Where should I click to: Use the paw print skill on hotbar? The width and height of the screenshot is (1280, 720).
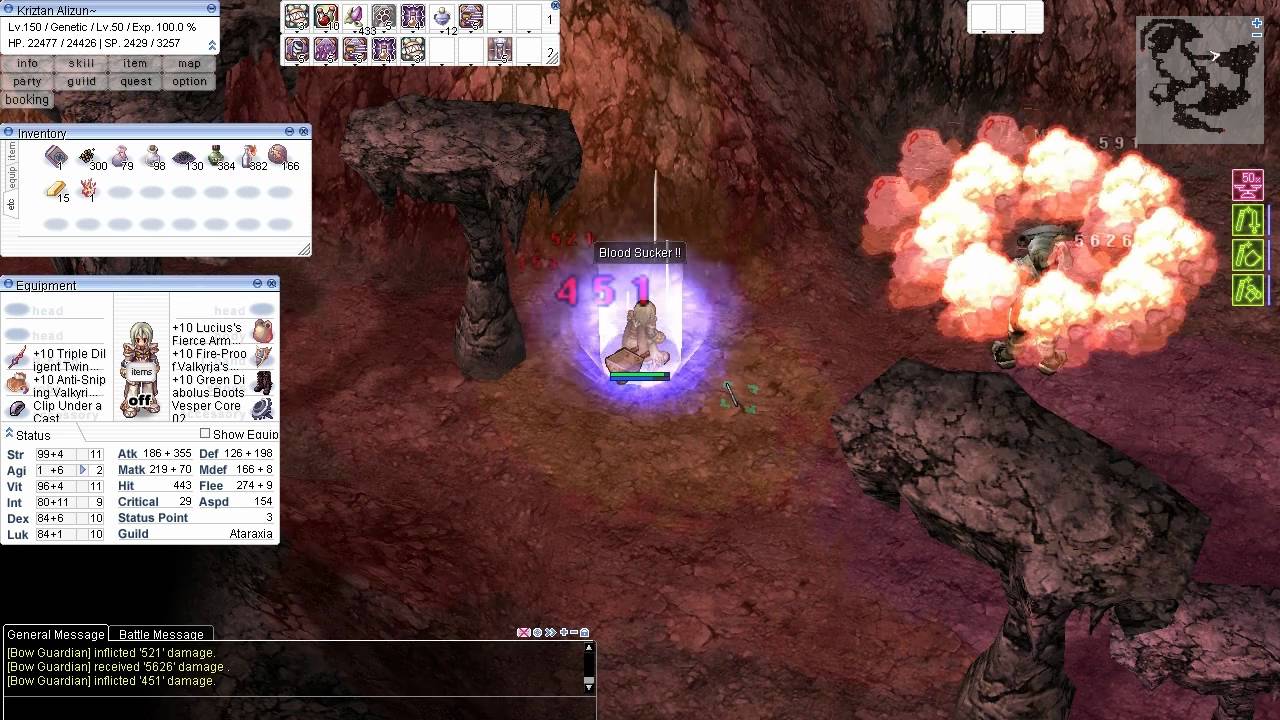pos(384,17)
